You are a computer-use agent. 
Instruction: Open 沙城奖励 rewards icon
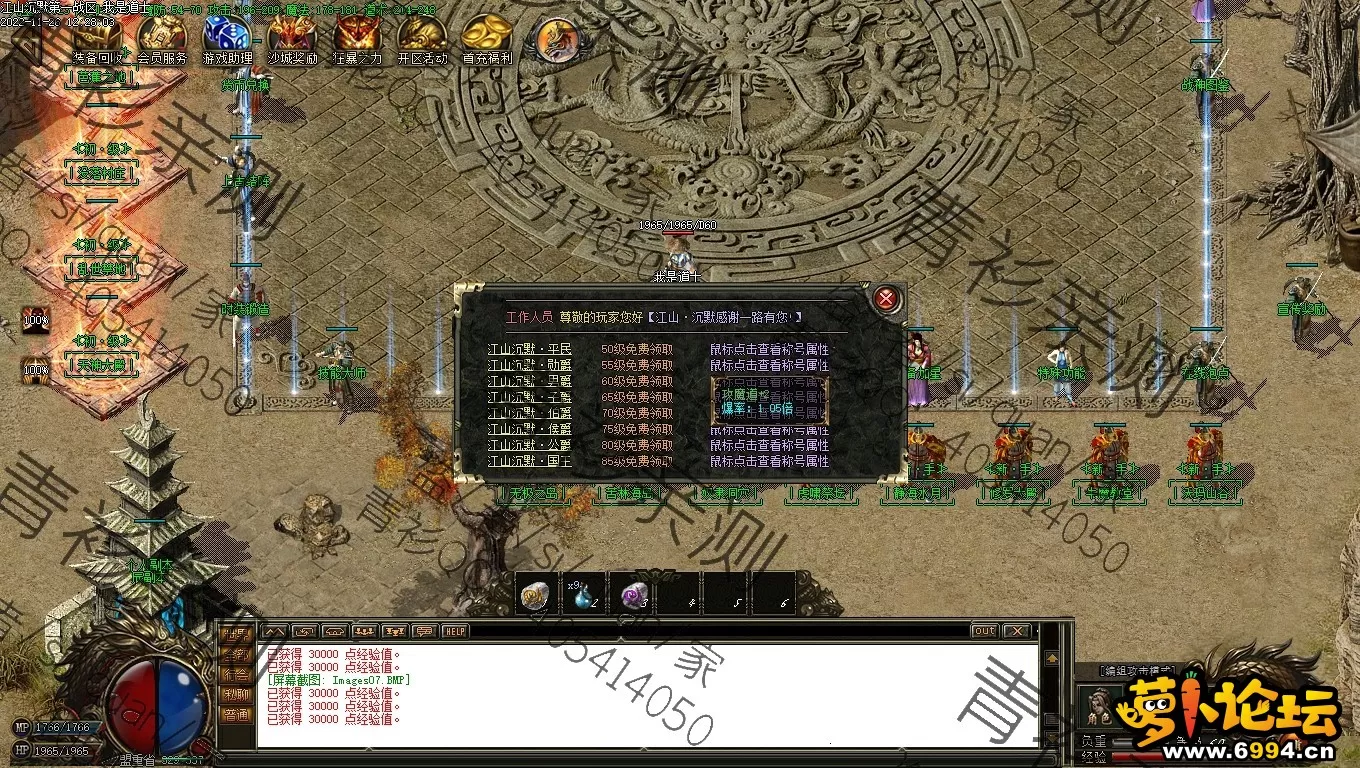click(x=291, y=37)
